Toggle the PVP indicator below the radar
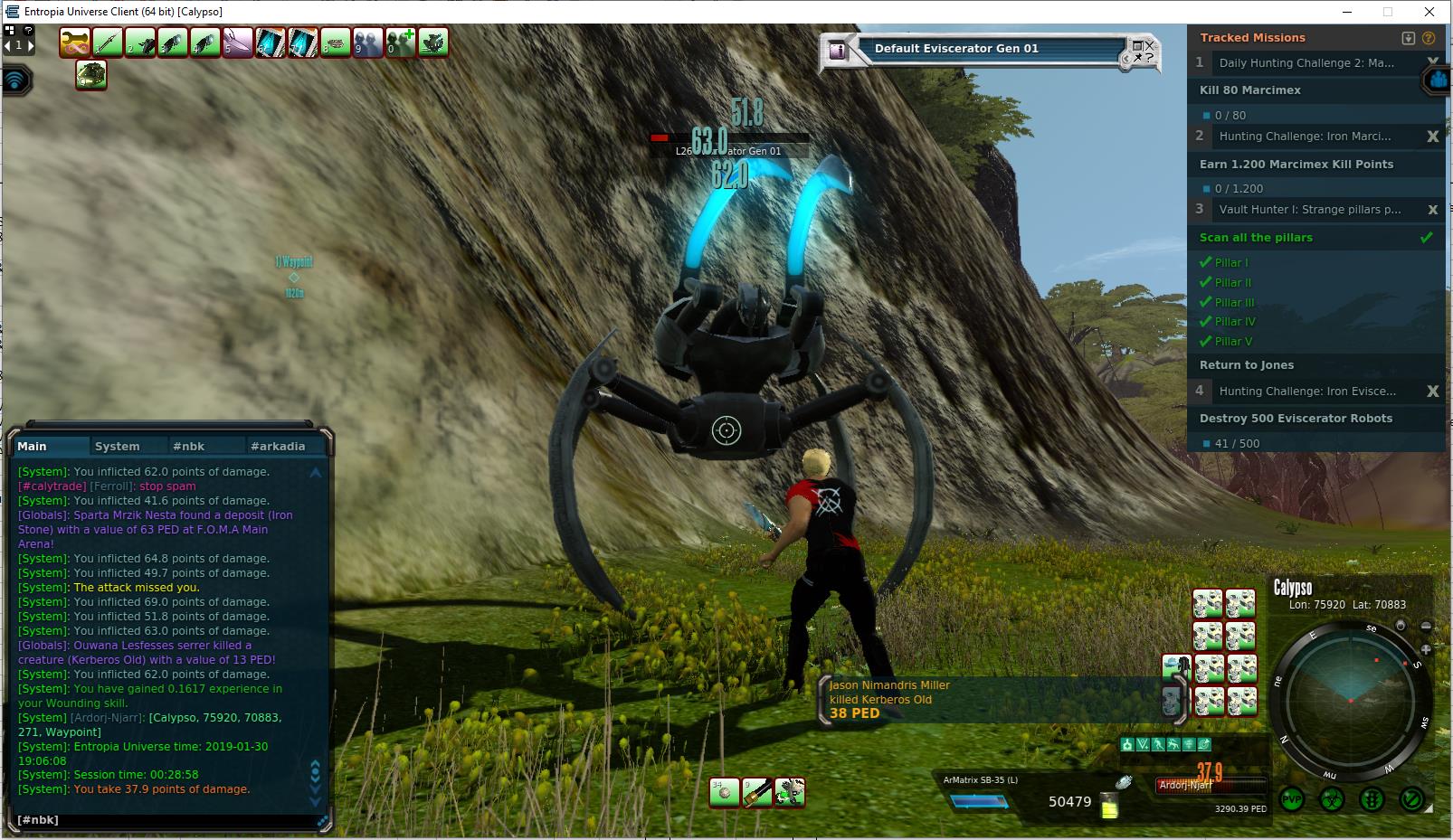 (x=1292, y=799)
